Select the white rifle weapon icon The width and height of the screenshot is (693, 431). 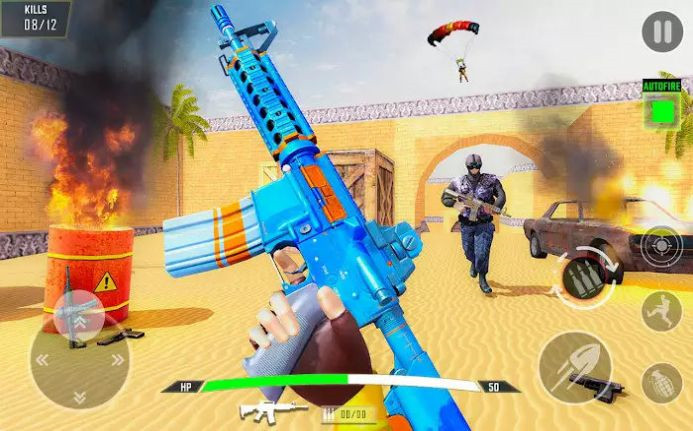[x=272, y=410]
